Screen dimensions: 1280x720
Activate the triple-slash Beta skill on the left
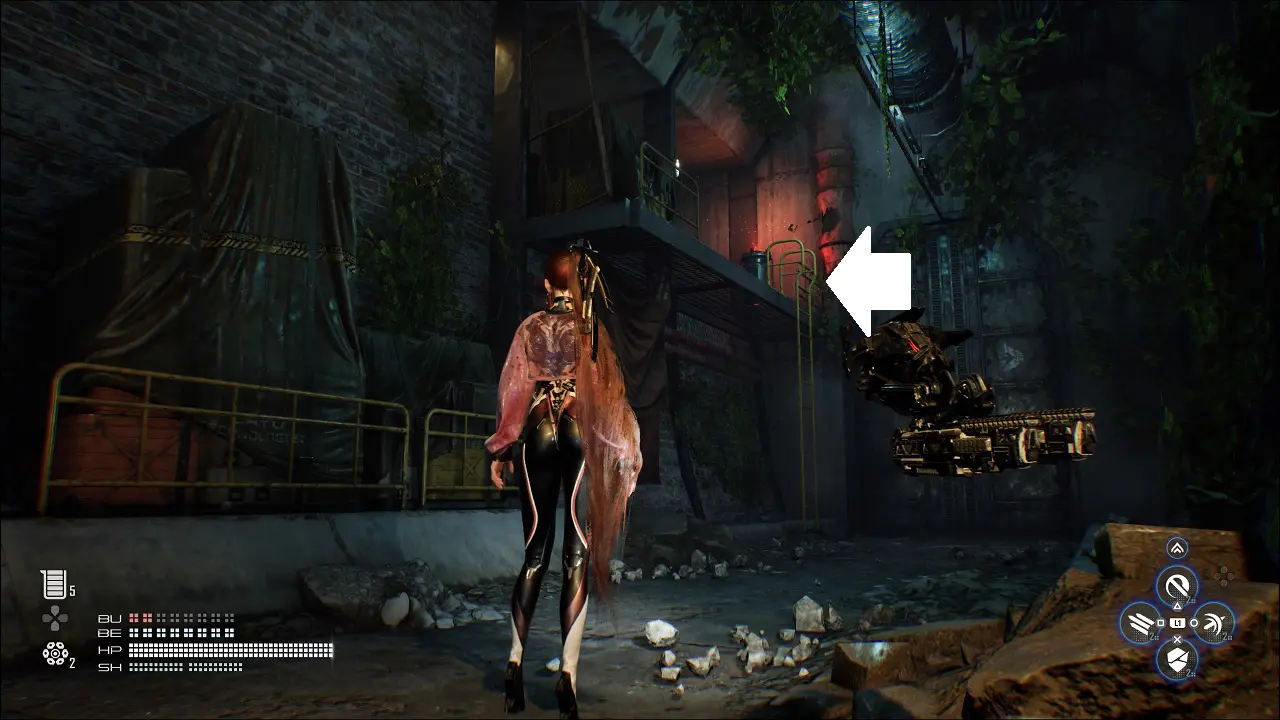(1139, 623)
